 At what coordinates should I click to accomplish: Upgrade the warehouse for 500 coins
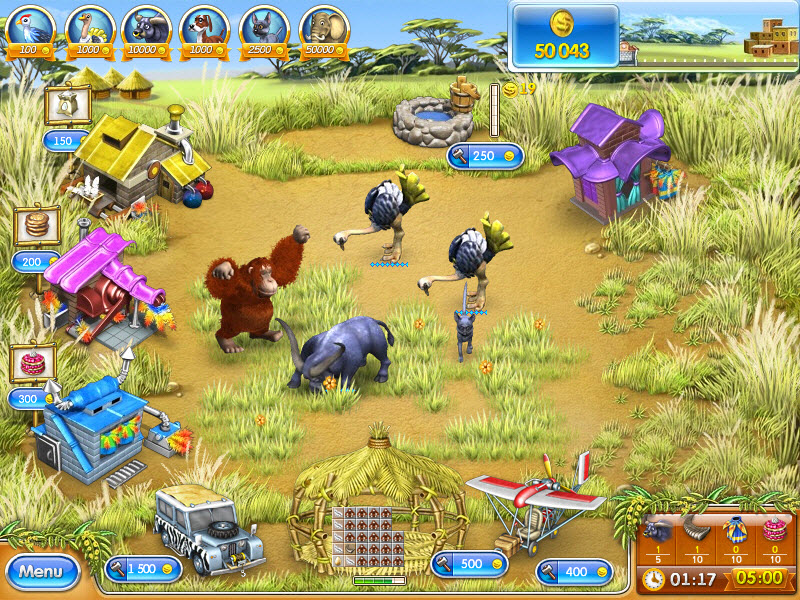[x=469, y=564]
